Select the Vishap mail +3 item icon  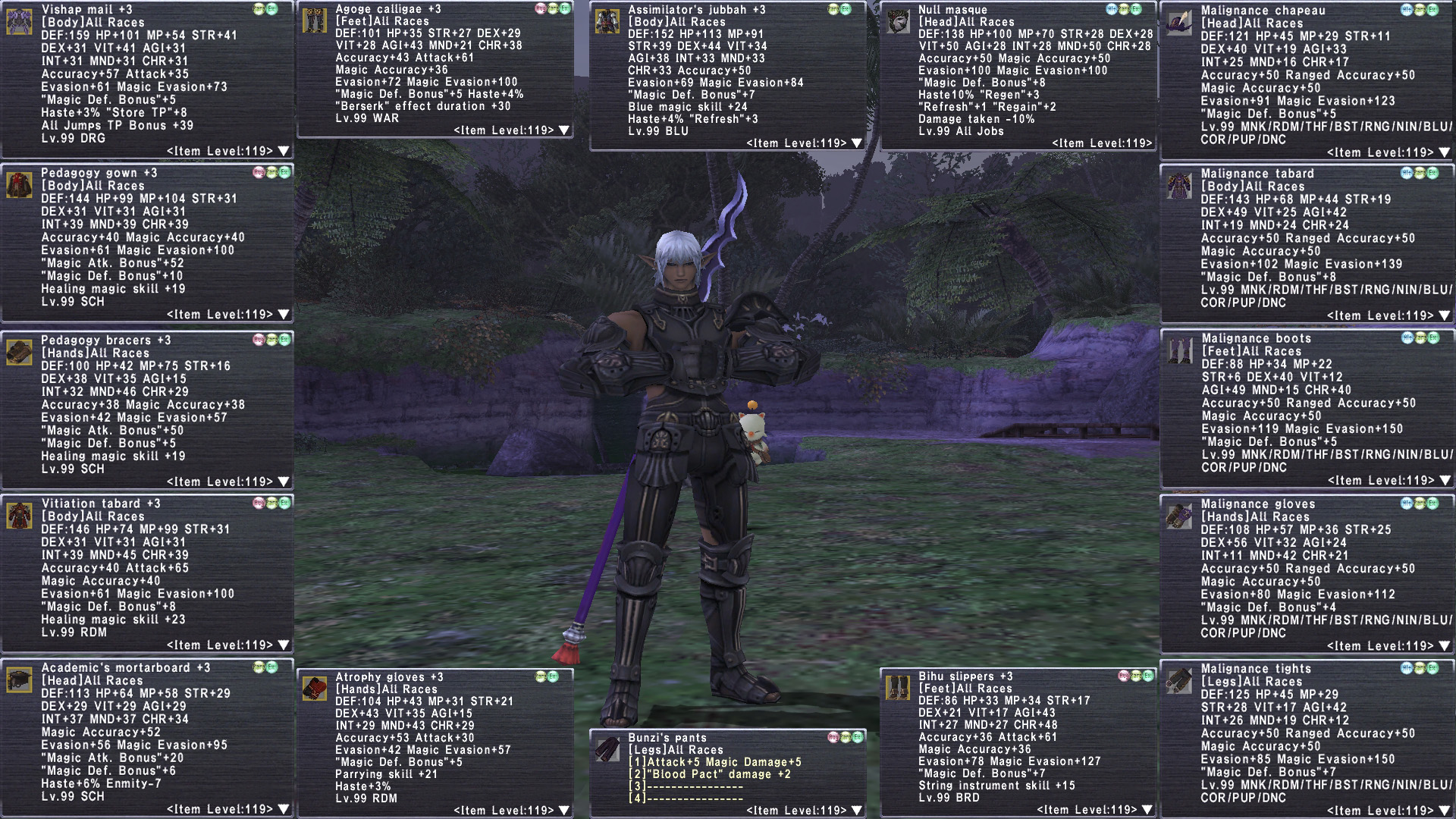tap(19, 21)
